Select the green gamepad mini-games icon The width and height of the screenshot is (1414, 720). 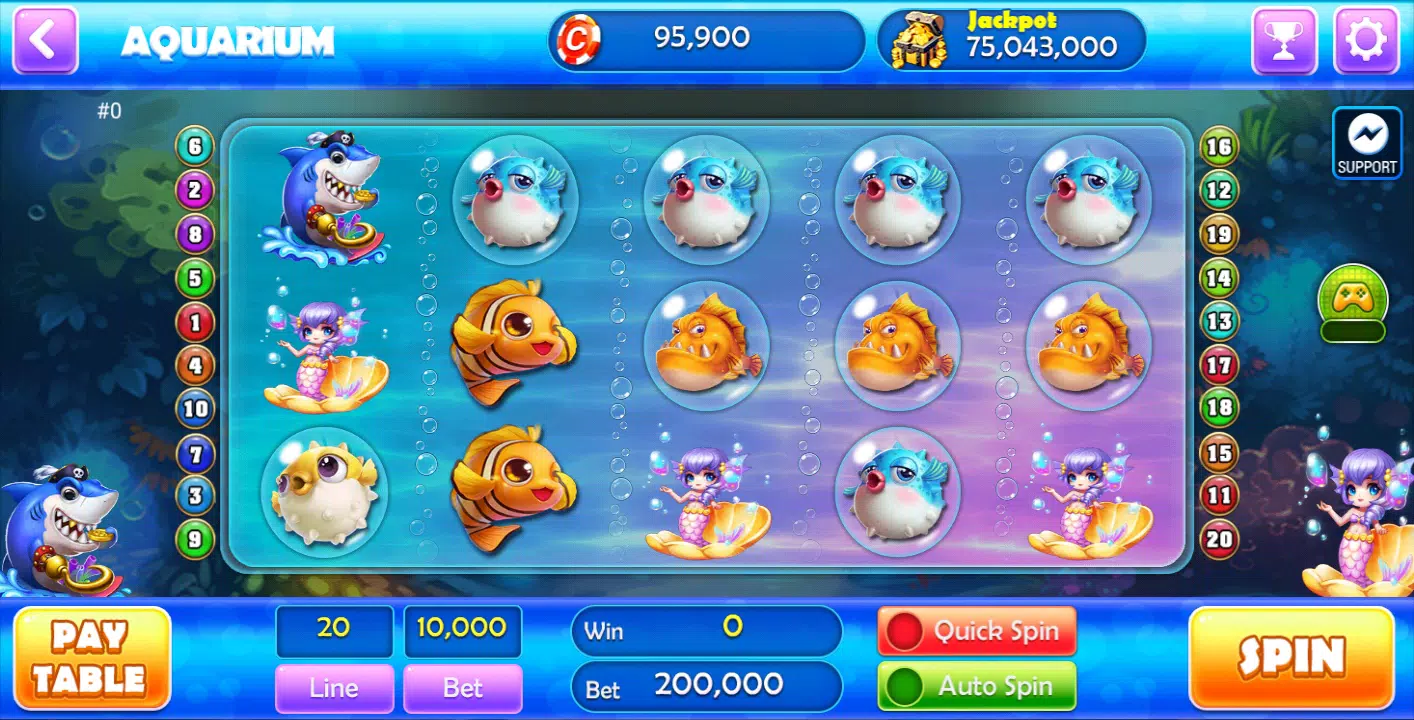[x=1352, y=300]
